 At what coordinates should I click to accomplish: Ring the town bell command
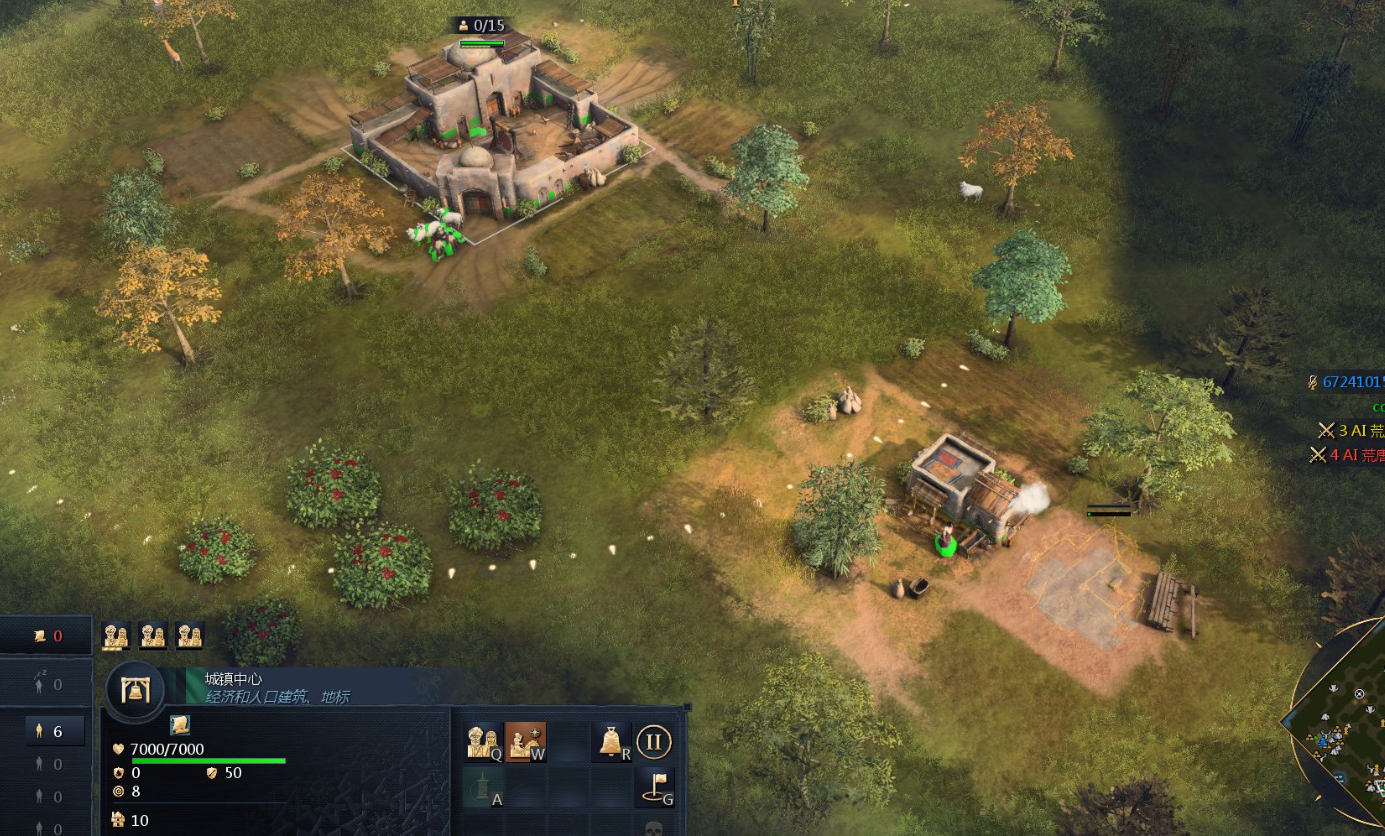click(611, 742)
